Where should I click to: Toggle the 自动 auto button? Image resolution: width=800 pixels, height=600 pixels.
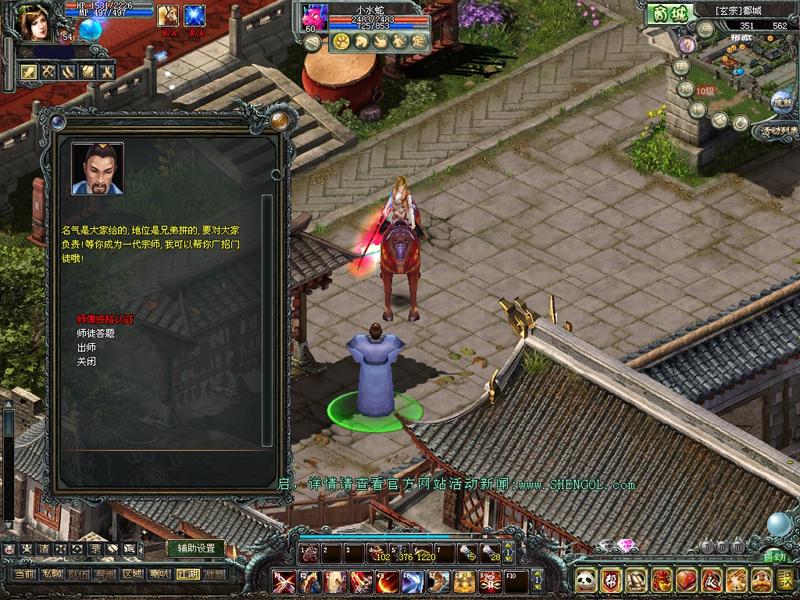click(x=774, y=555)
